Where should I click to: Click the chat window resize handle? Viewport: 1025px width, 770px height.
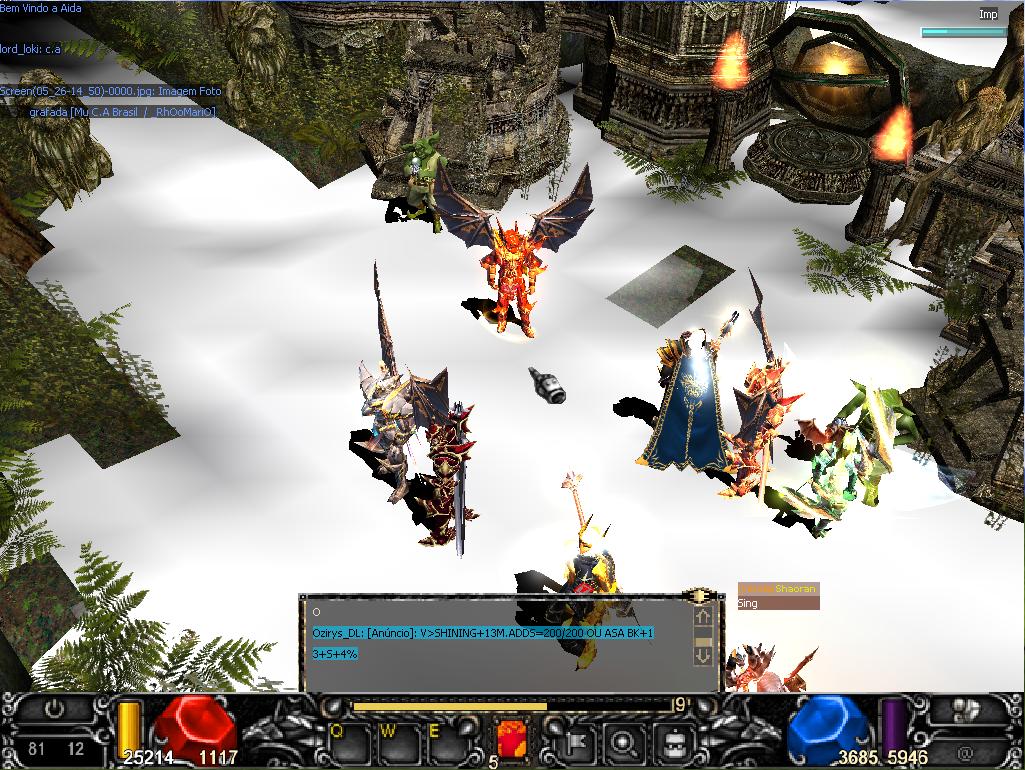702,596
